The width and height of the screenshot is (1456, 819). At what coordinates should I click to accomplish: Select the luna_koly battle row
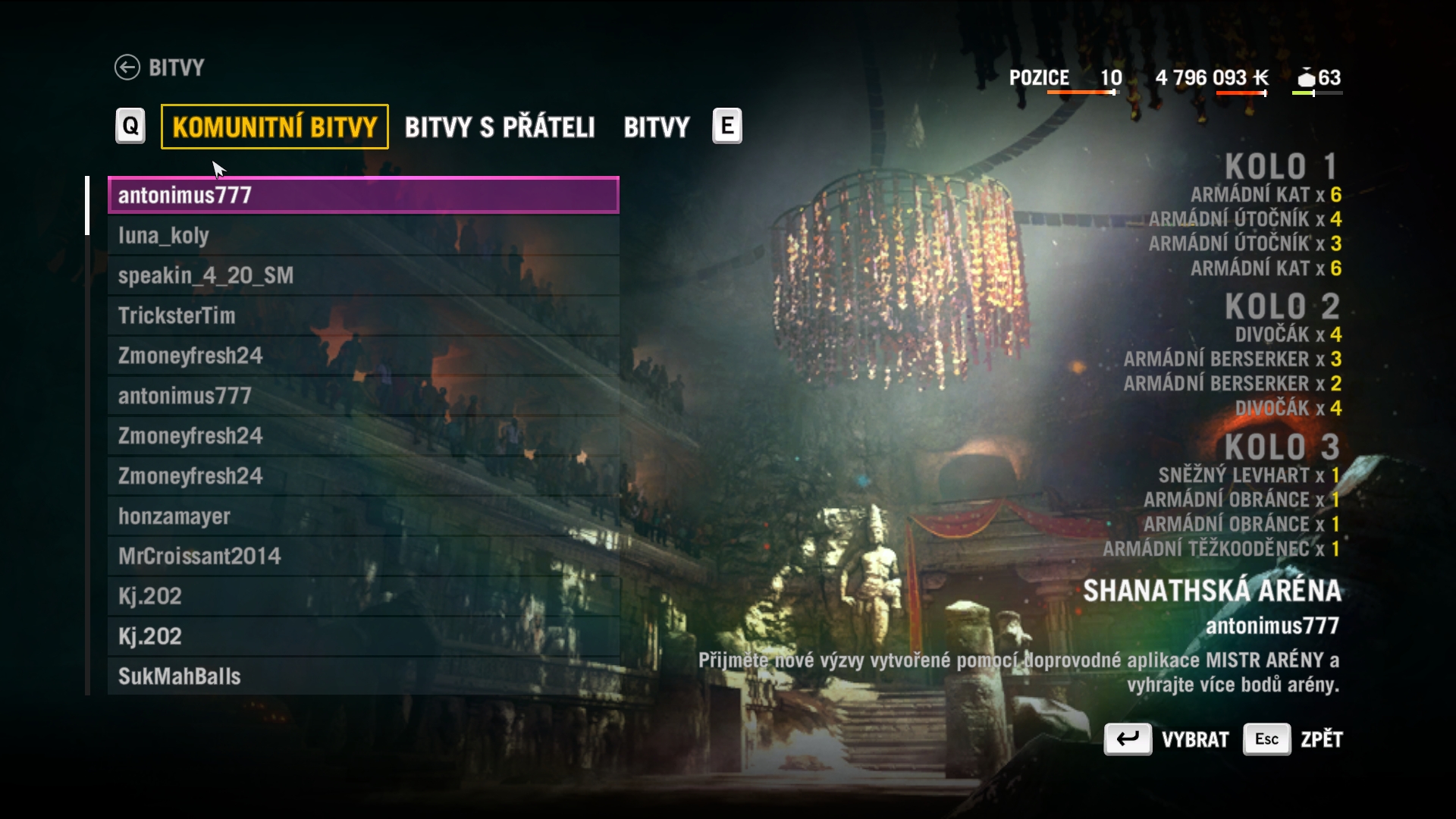(363, 236)
